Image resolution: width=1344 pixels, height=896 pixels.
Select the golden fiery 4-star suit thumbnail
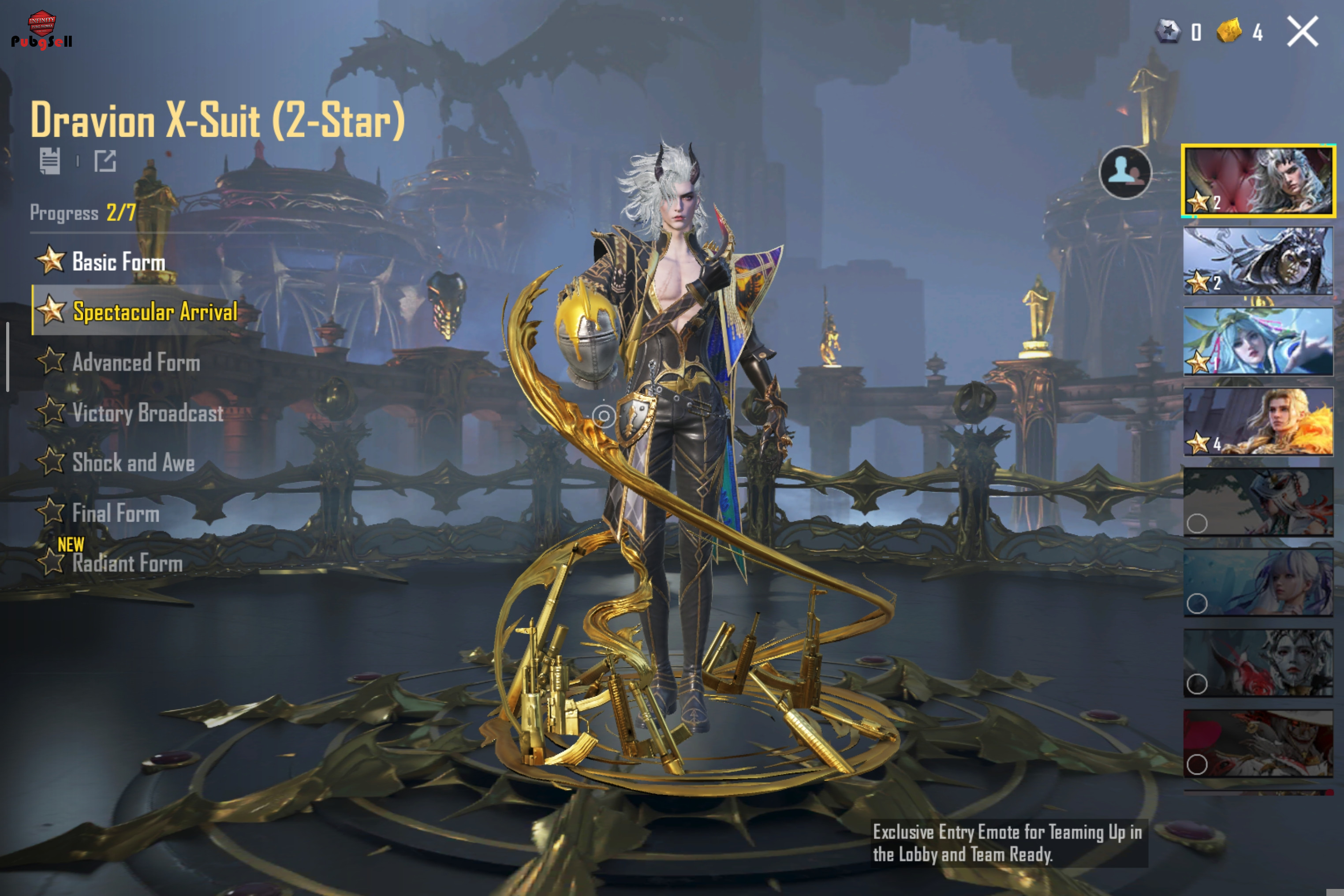click(x=1258, y=421)
